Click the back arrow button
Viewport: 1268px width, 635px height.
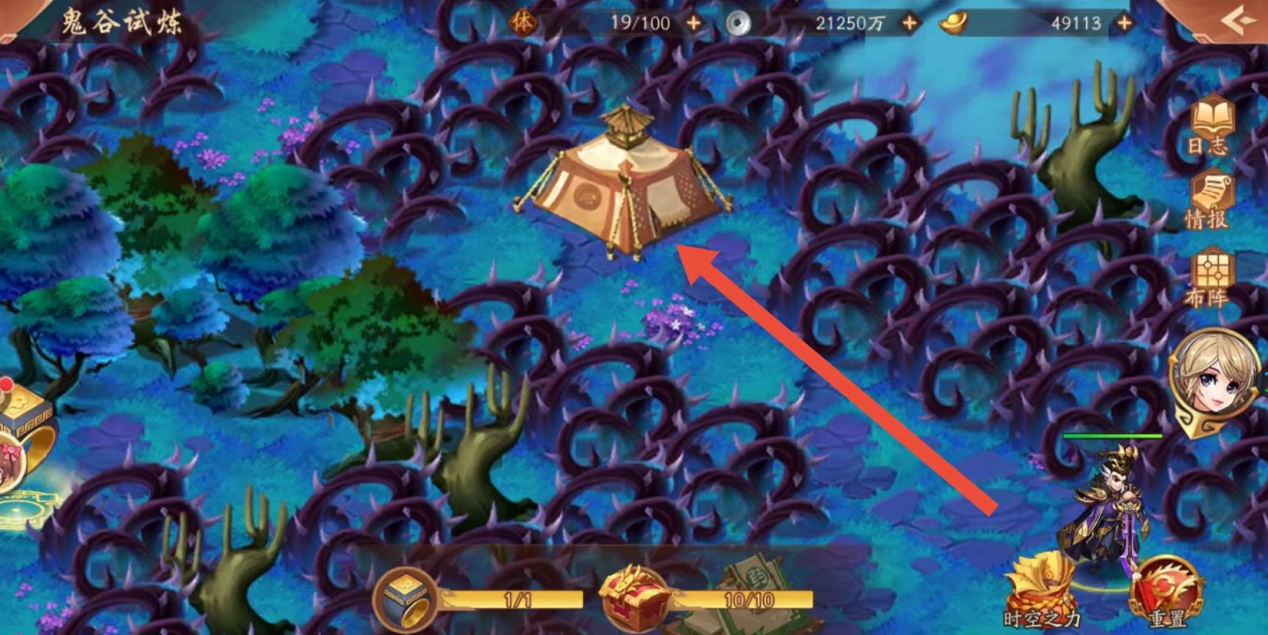click(x=1238, y=20)
